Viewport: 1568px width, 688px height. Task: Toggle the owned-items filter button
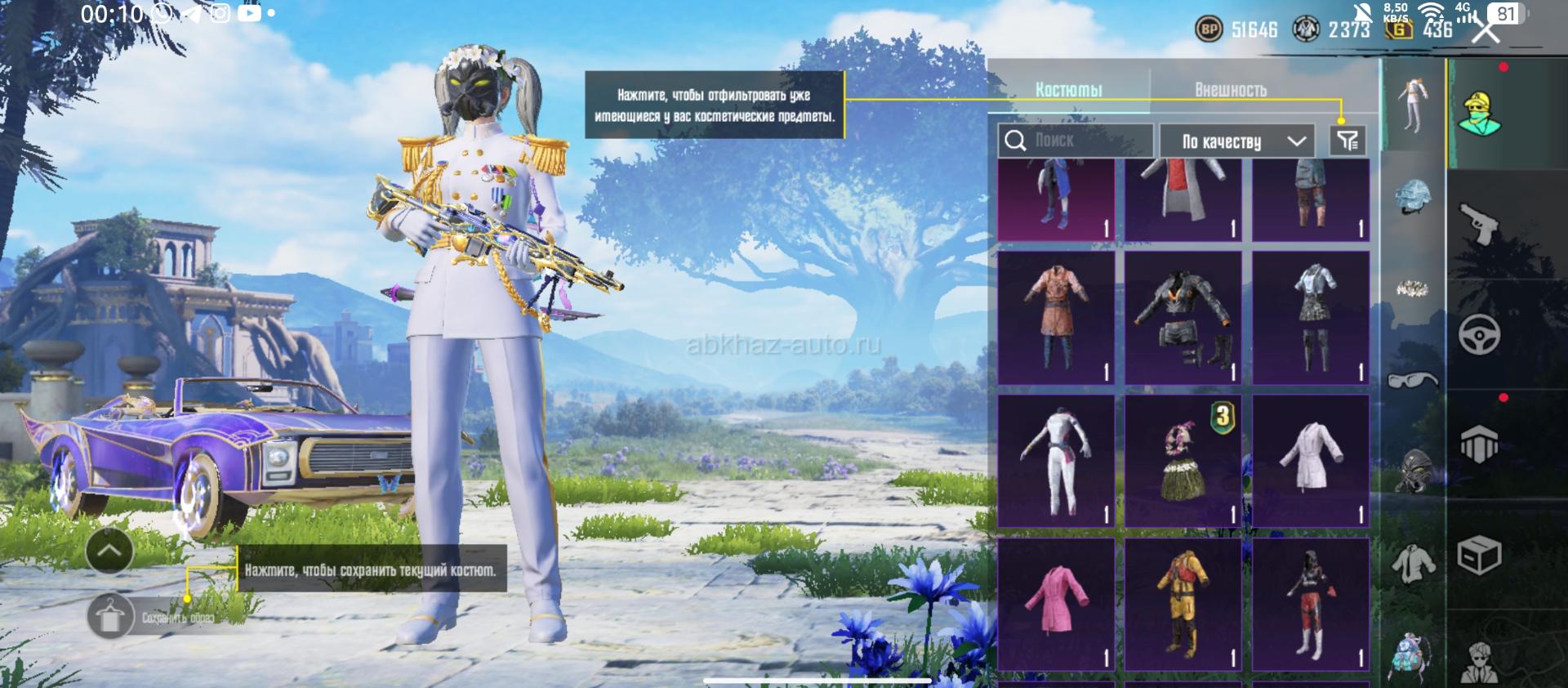click(x=1347, y=141)
